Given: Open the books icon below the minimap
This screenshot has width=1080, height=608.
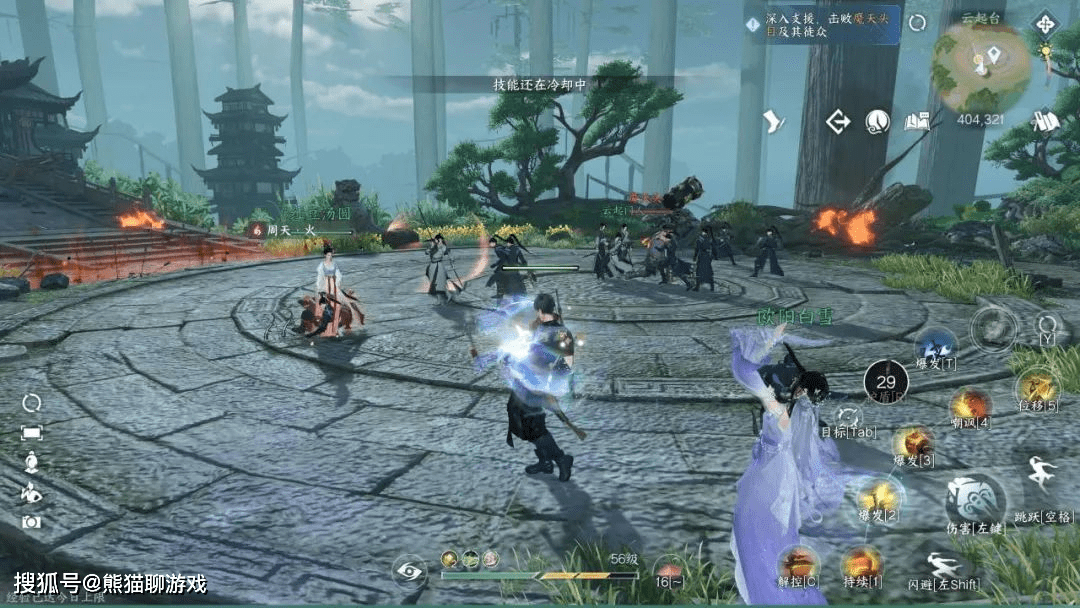Looking at the screenshot, I should [x=1046, y=121].
